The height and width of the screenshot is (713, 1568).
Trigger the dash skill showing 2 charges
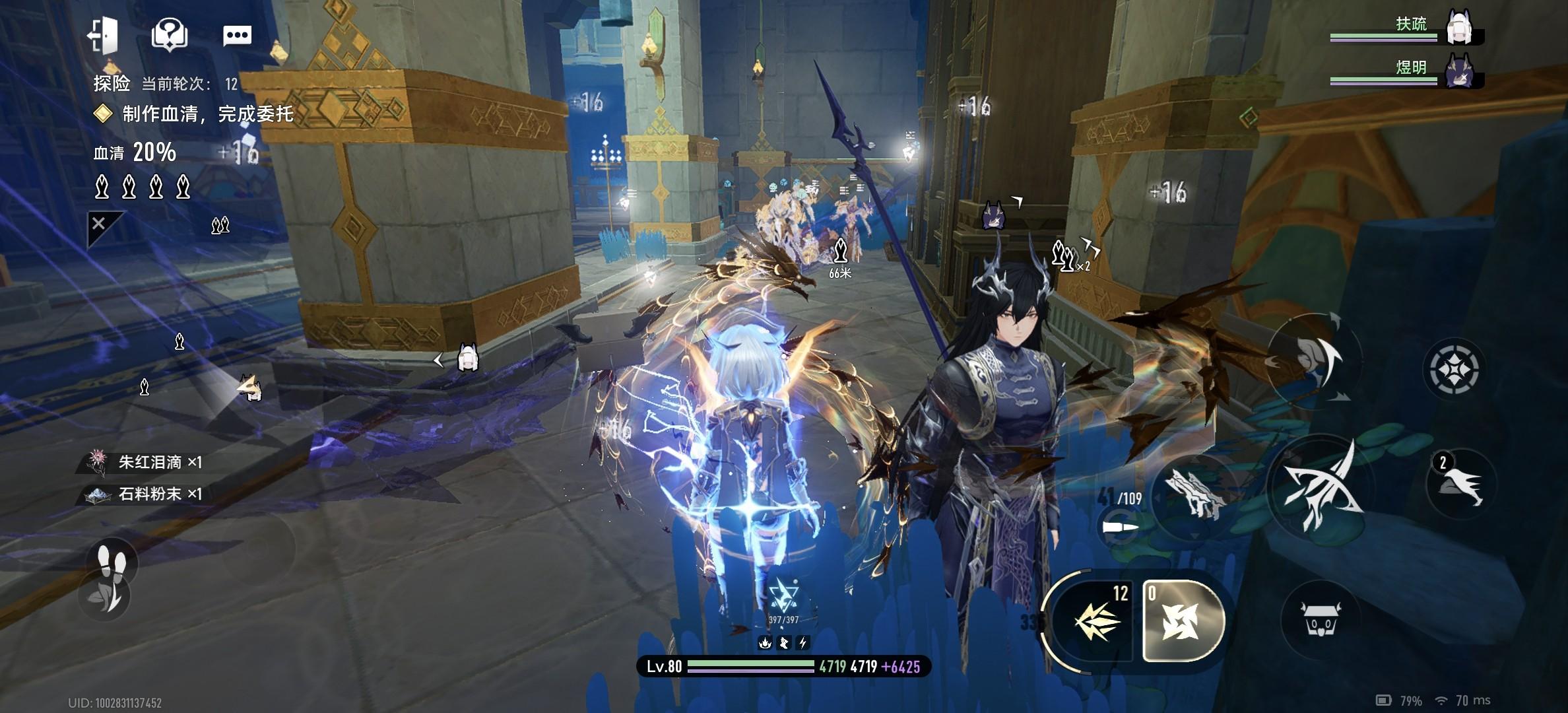[1458, 485]
